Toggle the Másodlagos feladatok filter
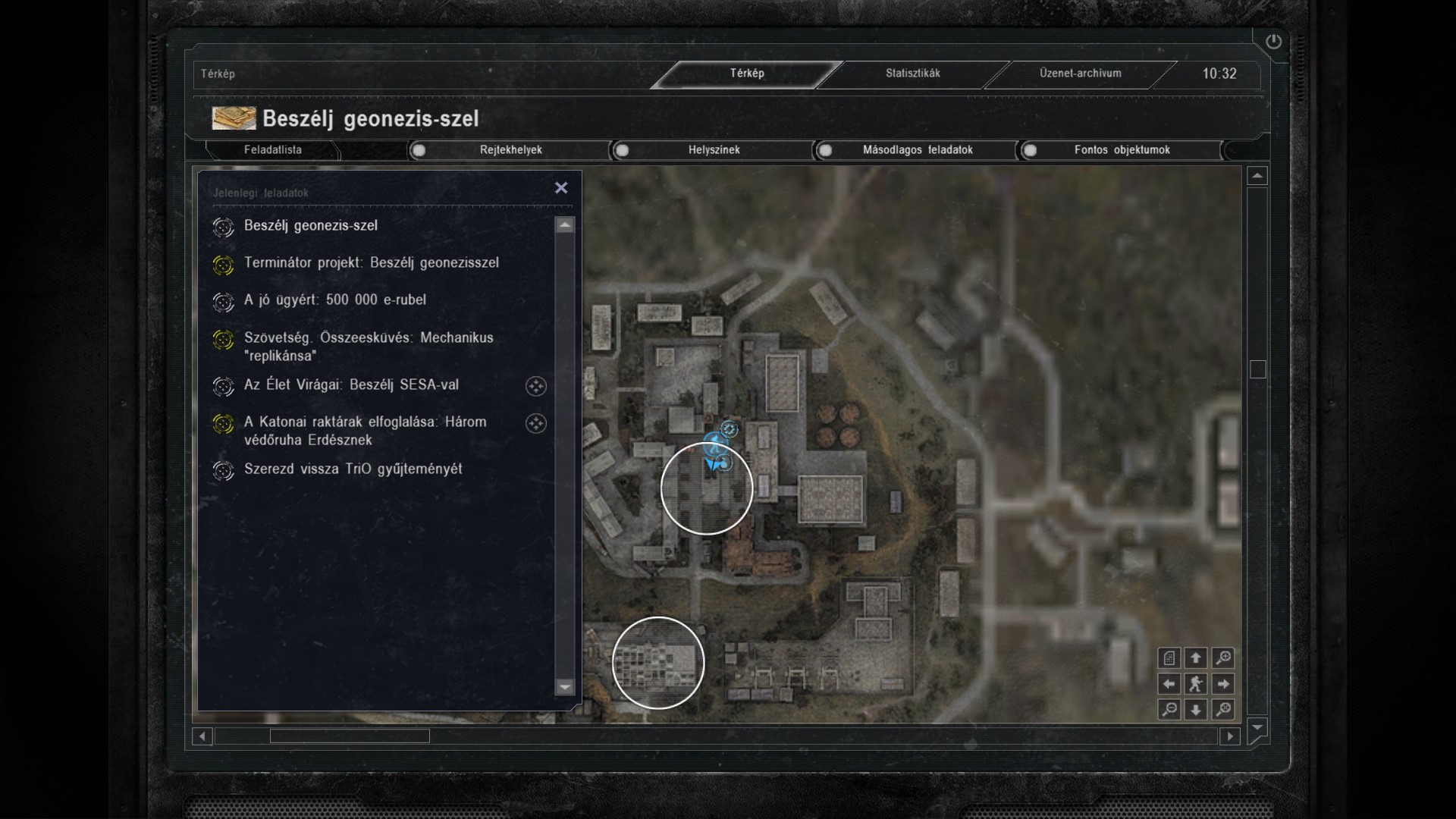The width and height of the screenshot is (1456, 819). pos(826,150)
